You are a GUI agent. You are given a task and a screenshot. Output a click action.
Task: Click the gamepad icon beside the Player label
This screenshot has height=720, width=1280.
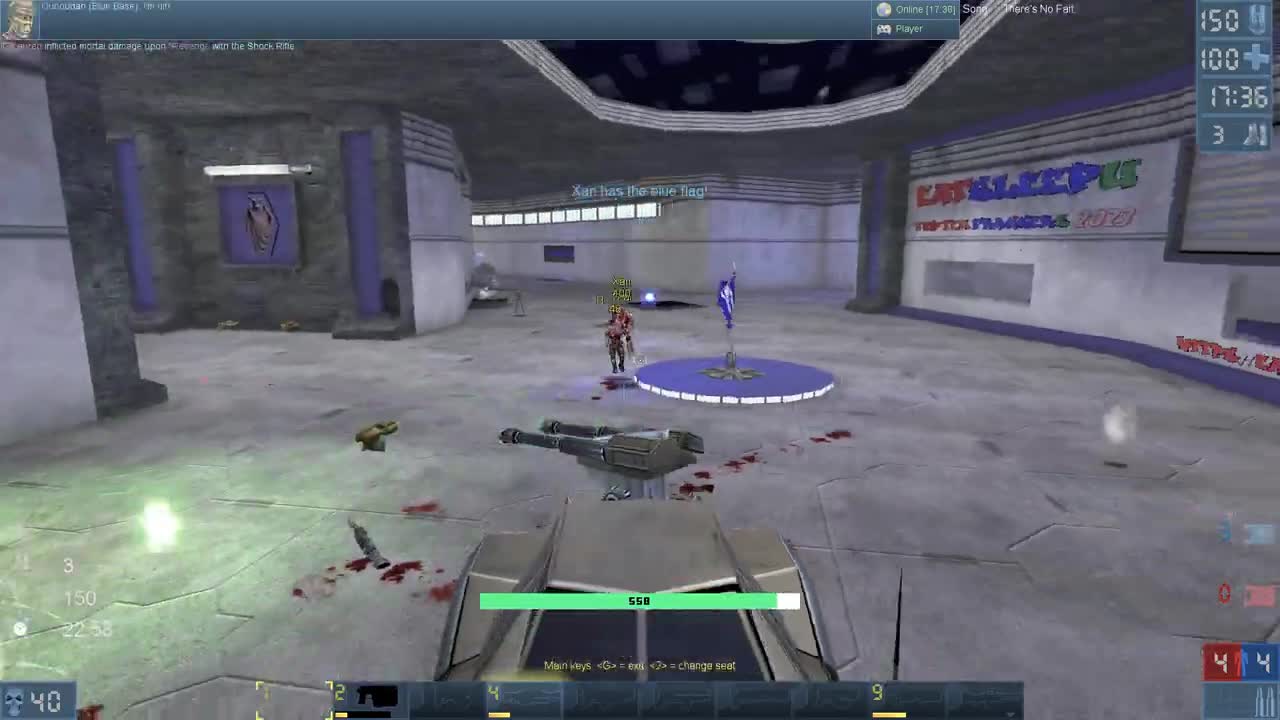click(885, 28)
